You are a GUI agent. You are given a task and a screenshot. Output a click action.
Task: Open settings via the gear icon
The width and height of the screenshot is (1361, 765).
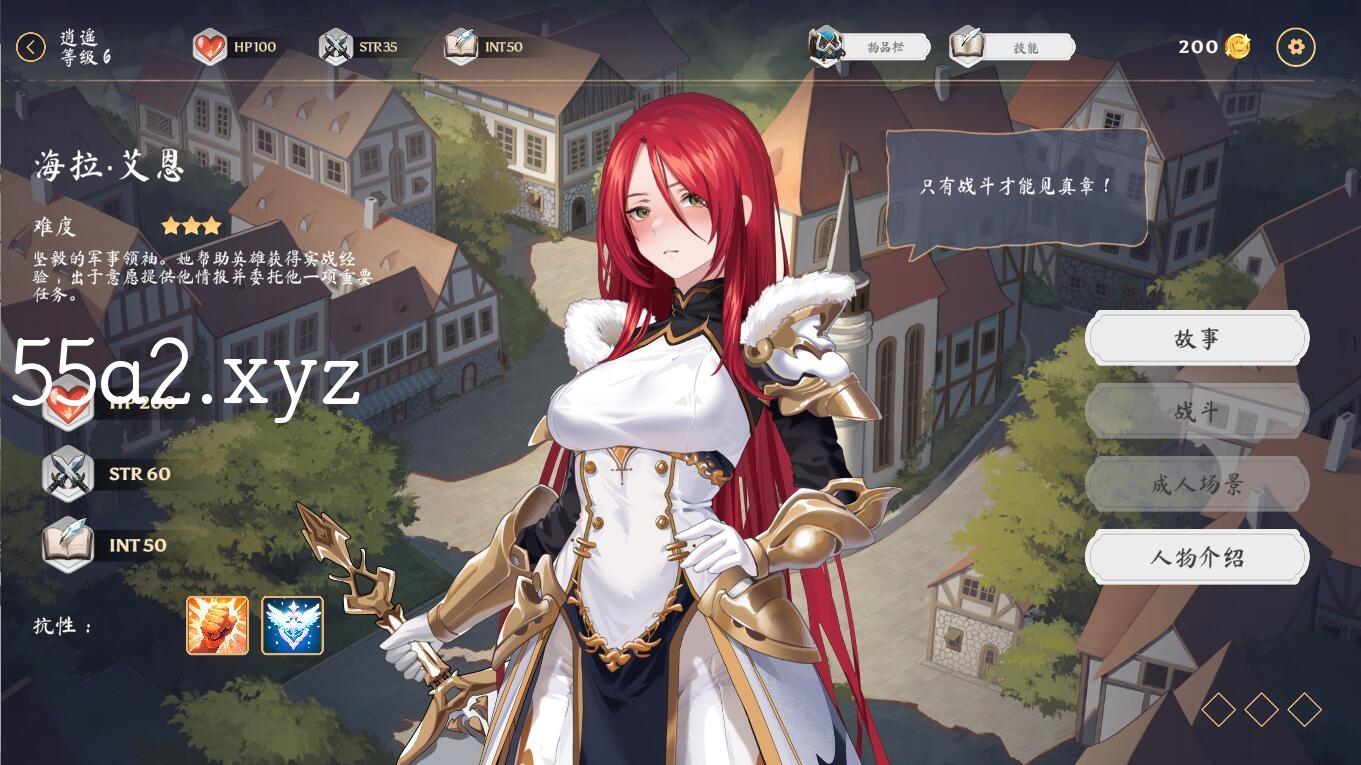(1297, 47)
